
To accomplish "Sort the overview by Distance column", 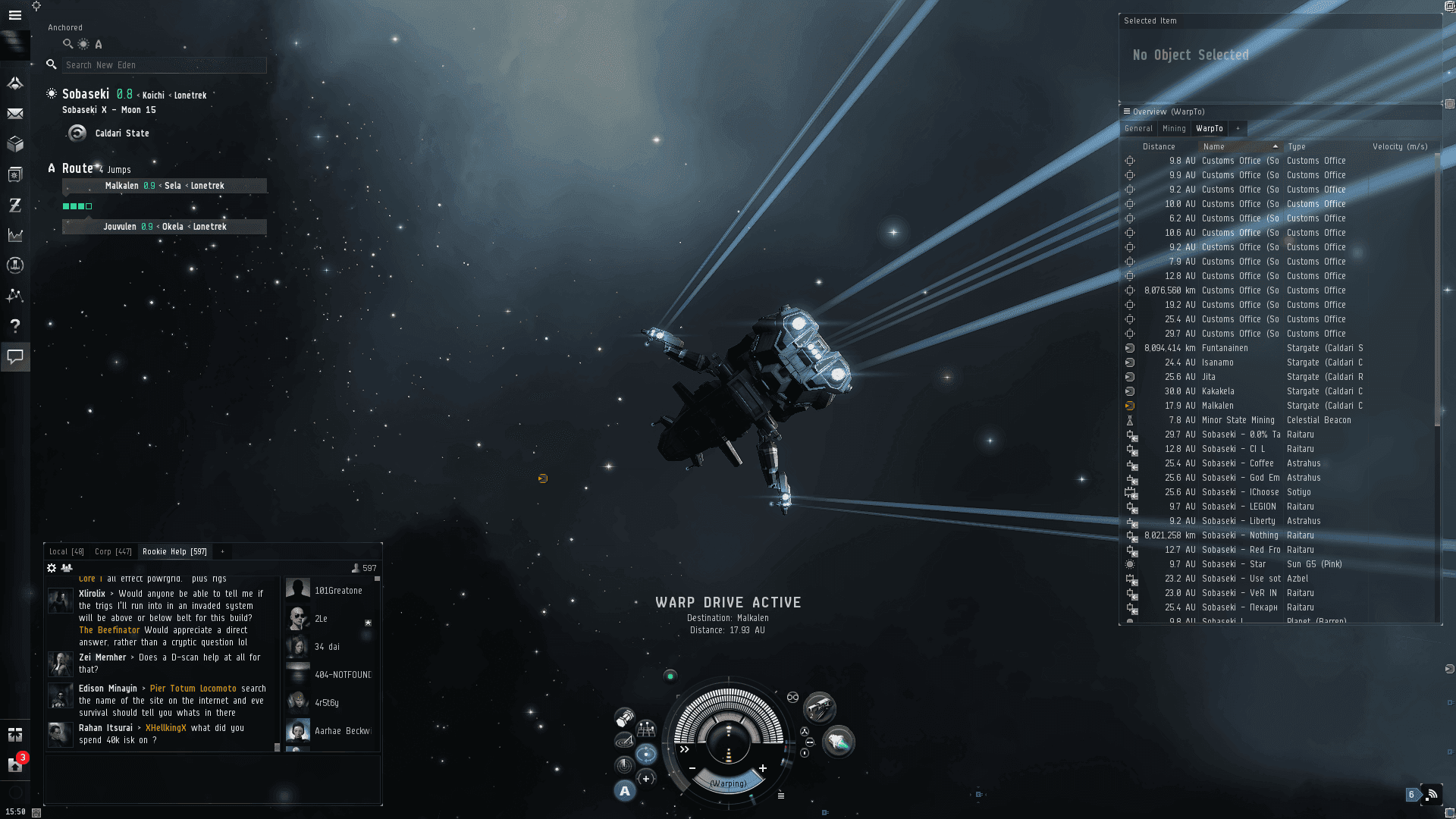I will 1159,147.
